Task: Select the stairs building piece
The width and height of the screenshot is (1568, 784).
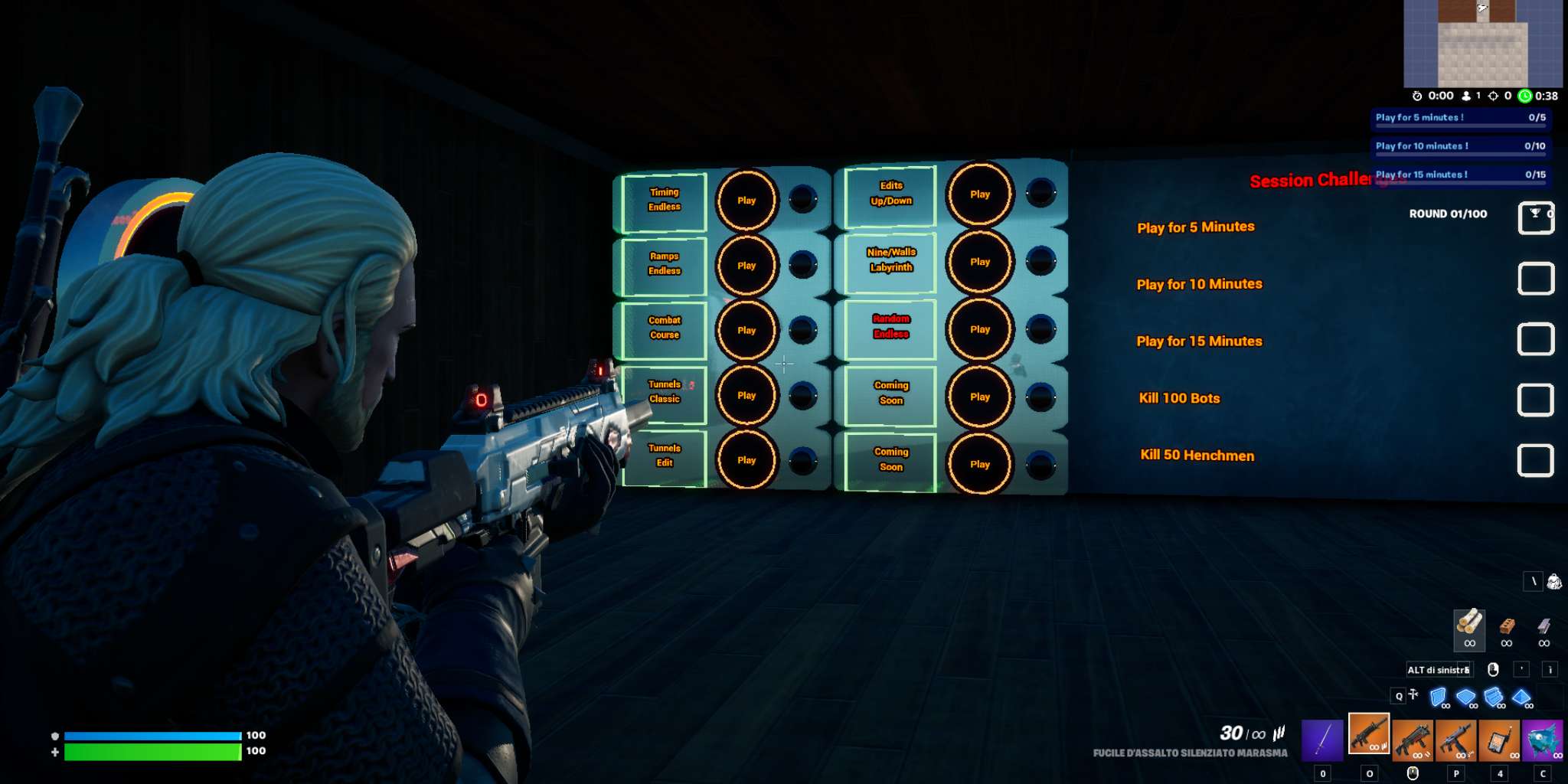Action: (1494, 697)
